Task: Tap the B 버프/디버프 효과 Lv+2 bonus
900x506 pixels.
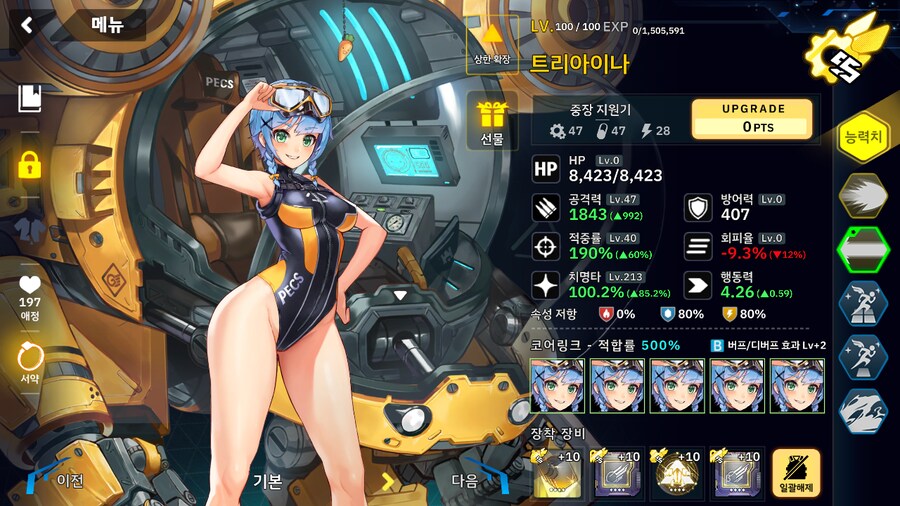Action: [768, 345]
